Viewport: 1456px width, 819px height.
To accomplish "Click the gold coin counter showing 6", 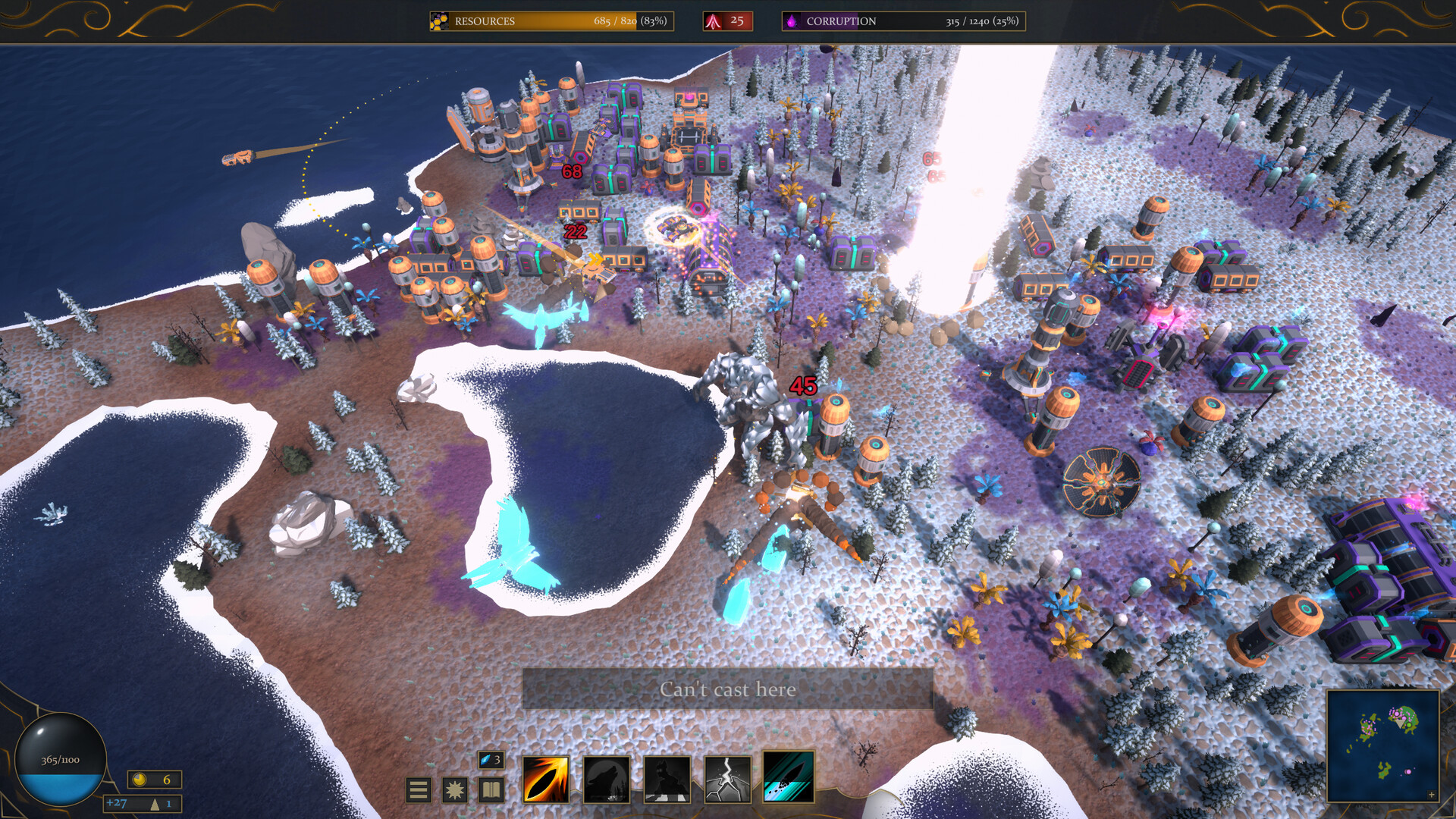I will [154, 779].
